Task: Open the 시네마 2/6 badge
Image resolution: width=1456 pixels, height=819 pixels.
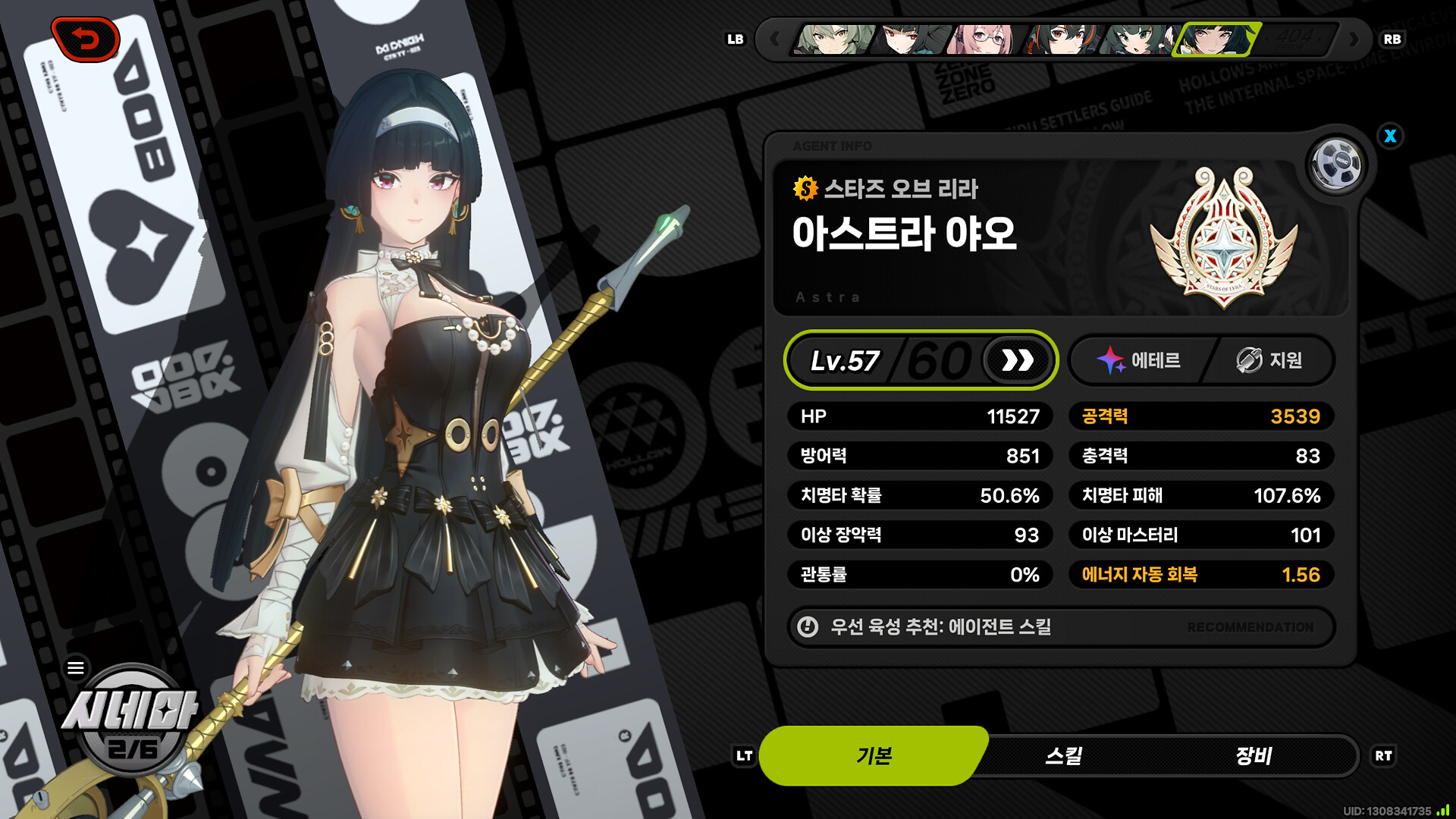Action: point(131,720)
